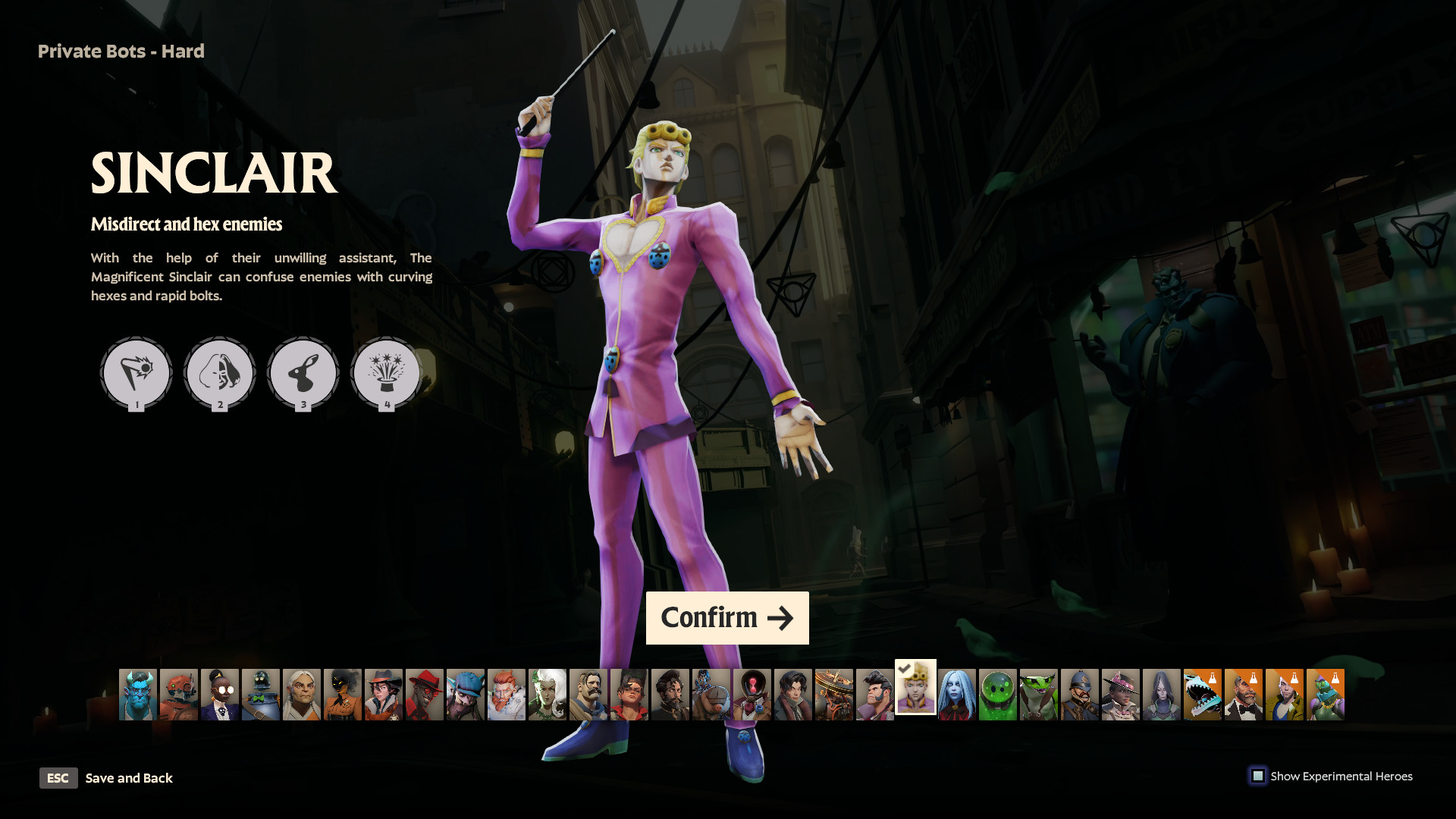Select the experimental shark-mouth hero portrait
This screenshot has width=1456, height=819.
click(1203, 695)
